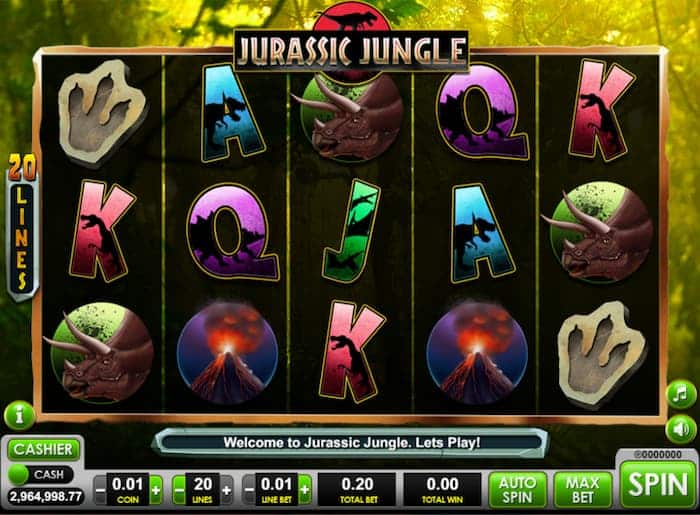
Task: Add more paylines with the Lines plus
Action: tap(227, 490)
